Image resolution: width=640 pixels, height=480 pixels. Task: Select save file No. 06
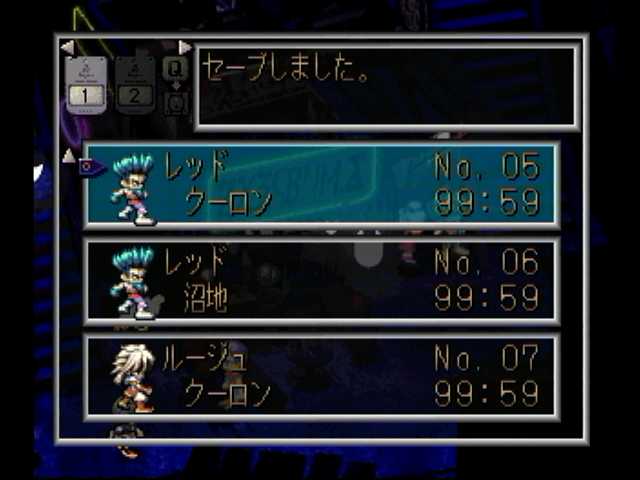(x=320, y=280)
